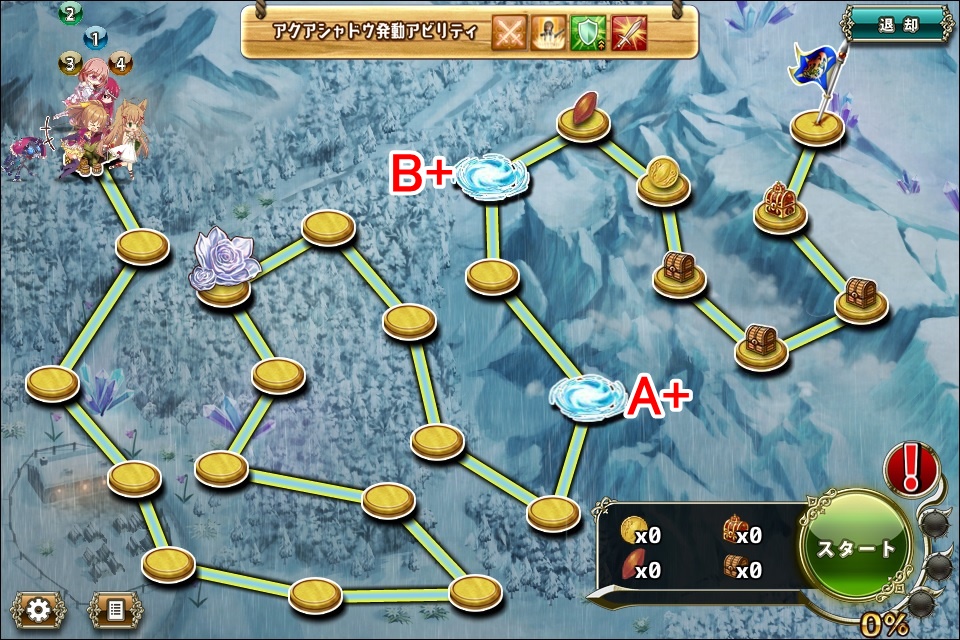
Task: Choose the glowing figure ability icon
Action: pyautogui.click(x=550, y=33)
